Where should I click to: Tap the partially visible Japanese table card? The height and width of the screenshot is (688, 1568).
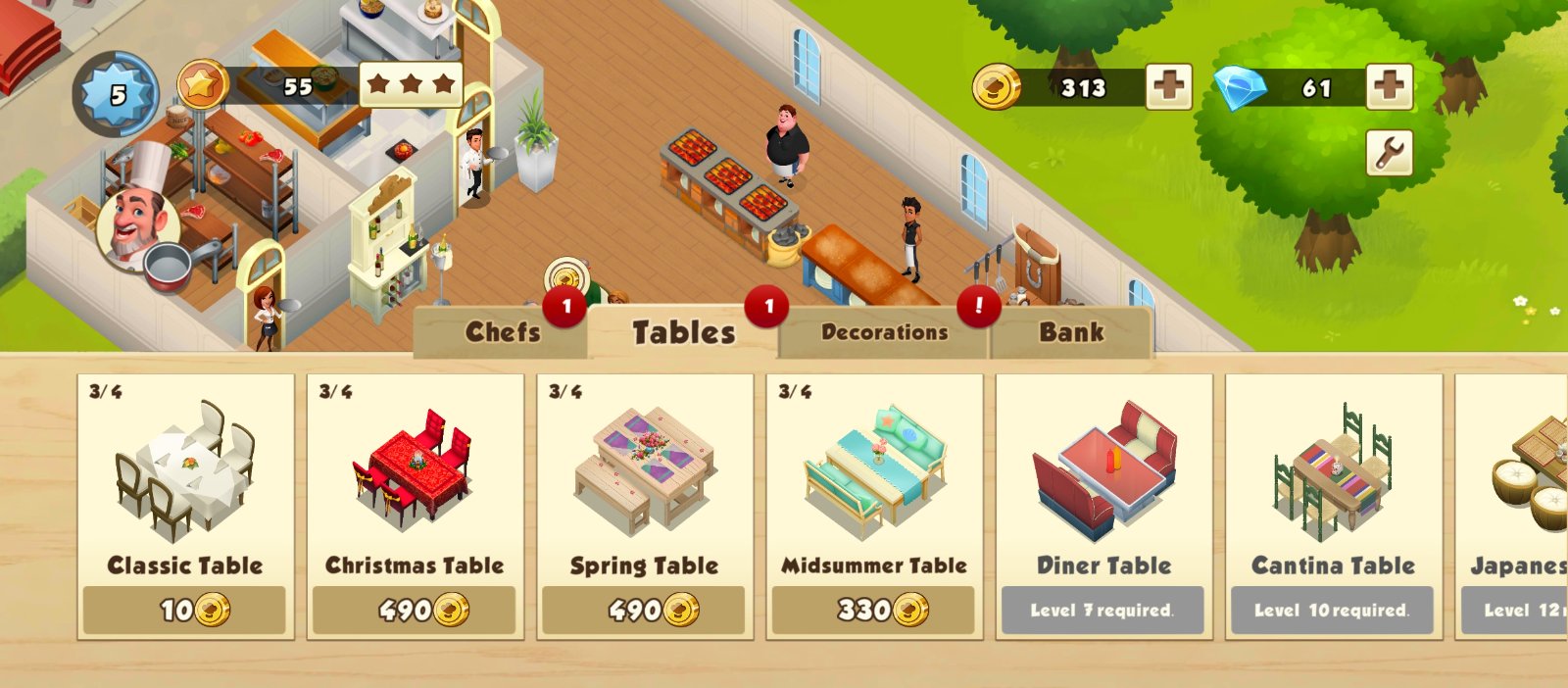(1514, 506)
